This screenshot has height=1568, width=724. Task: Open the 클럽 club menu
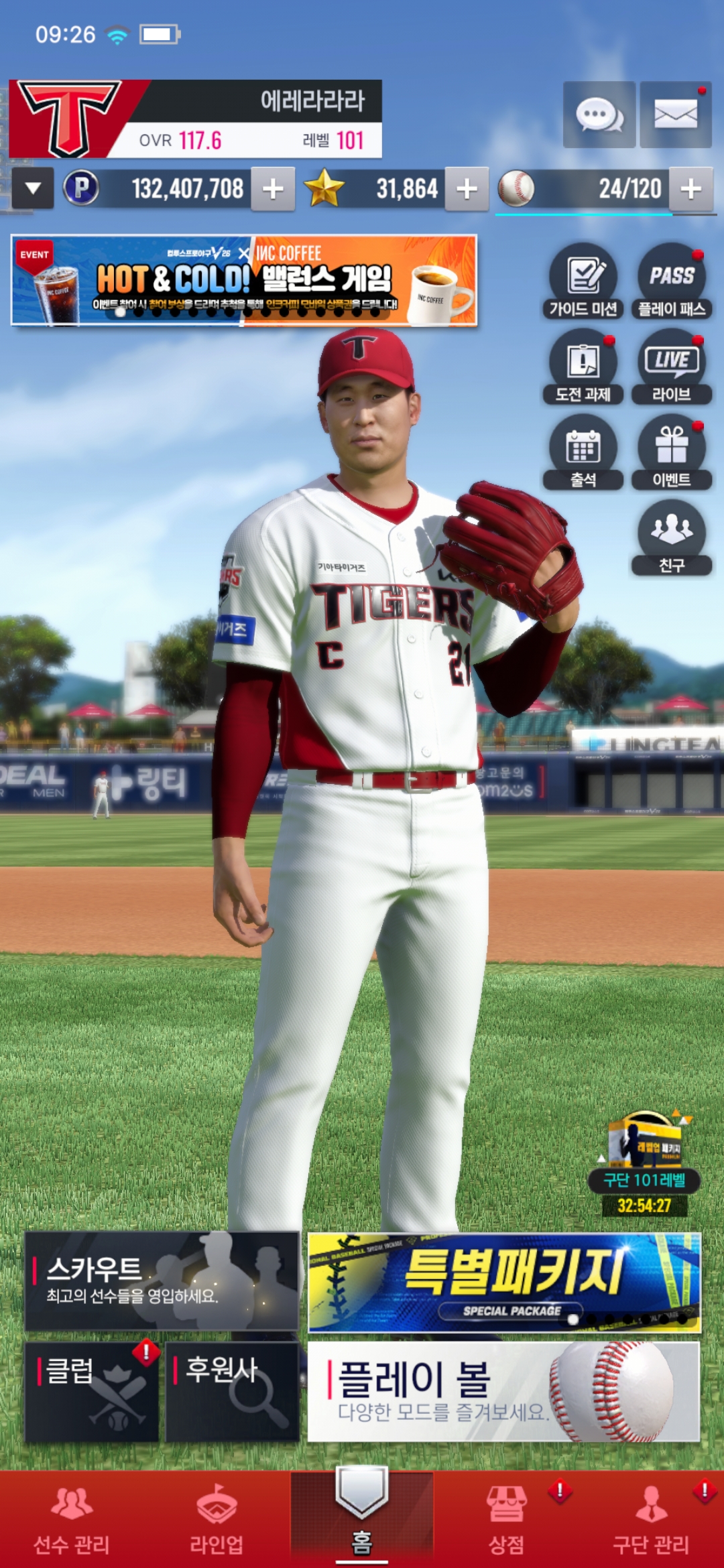click(92, 1391)
